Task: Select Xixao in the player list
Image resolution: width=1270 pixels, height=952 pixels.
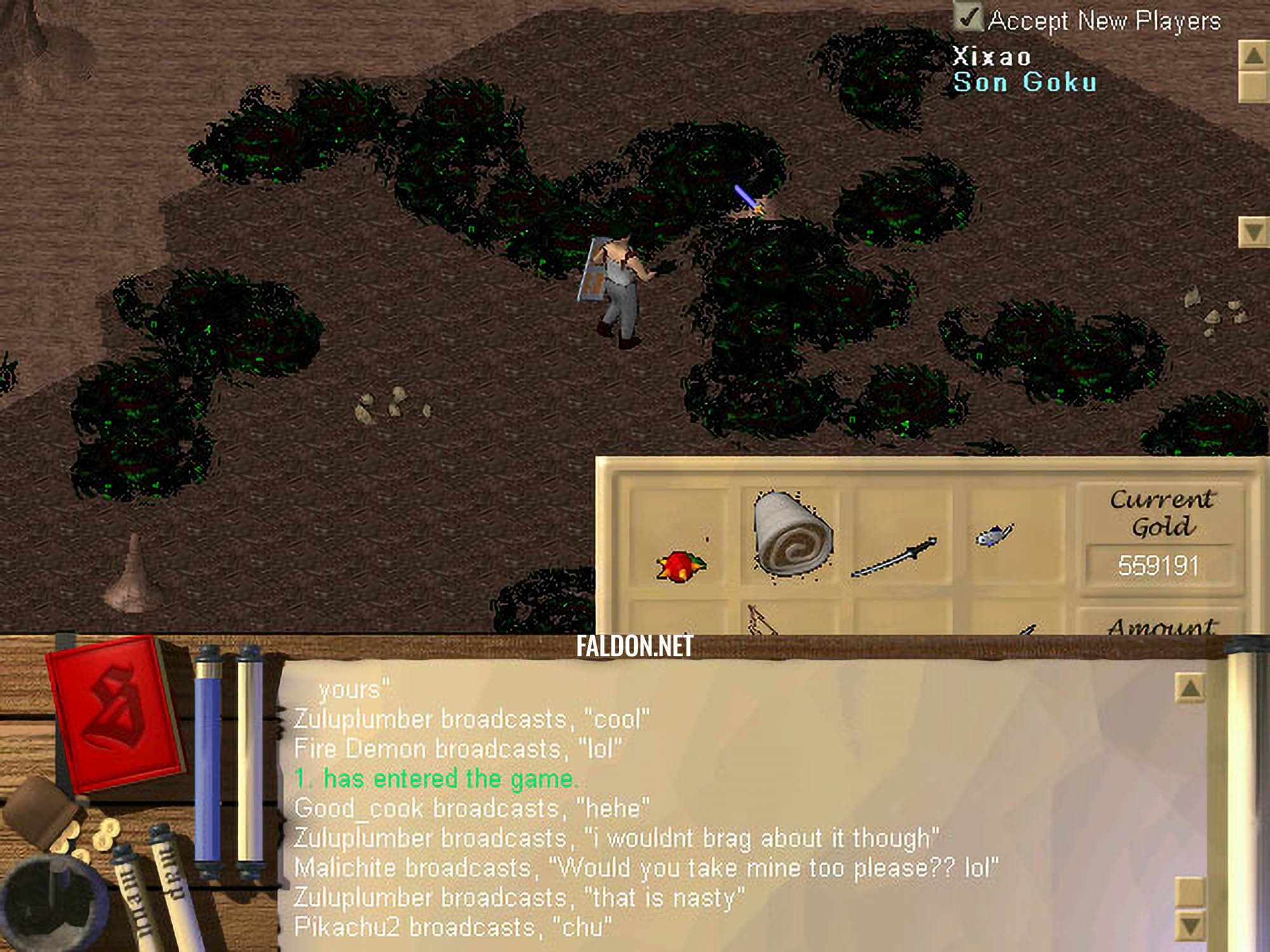Action: 991,57
